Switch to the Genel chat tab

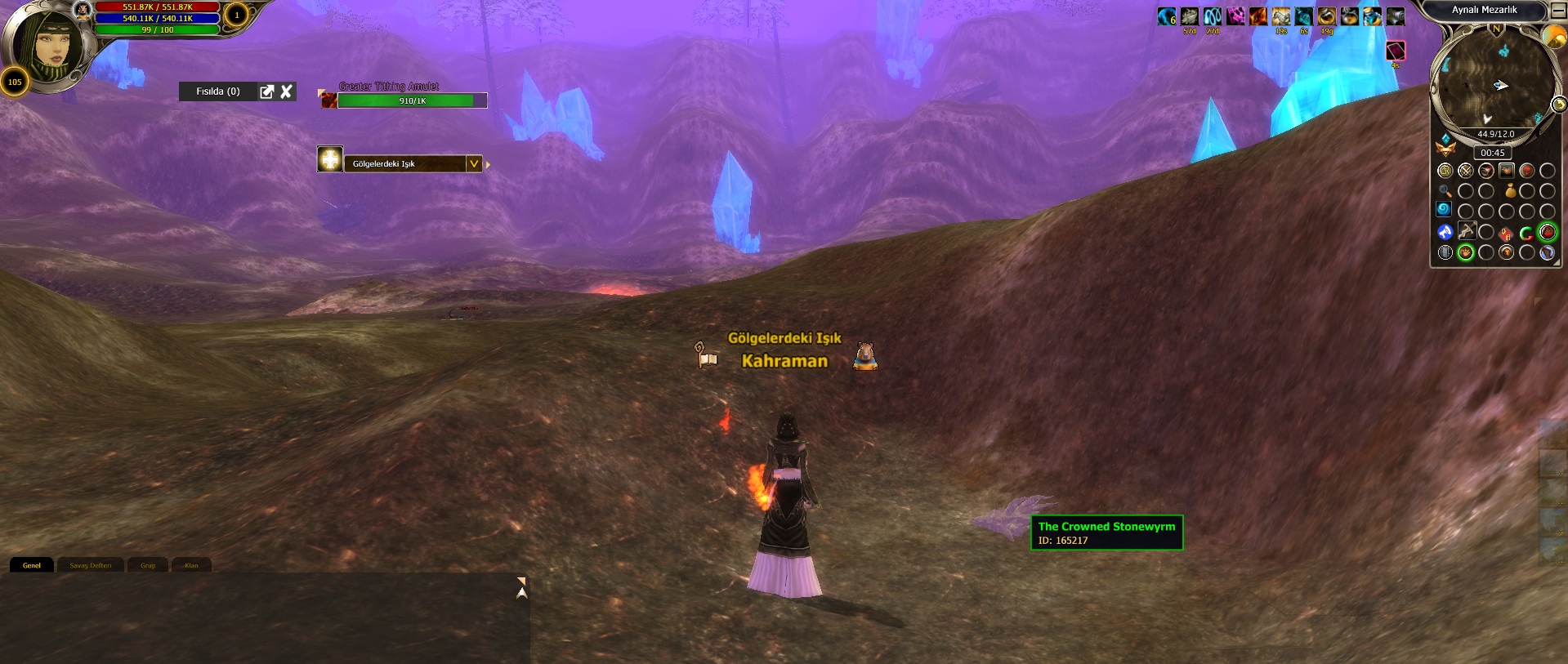(x=32, y=565)
